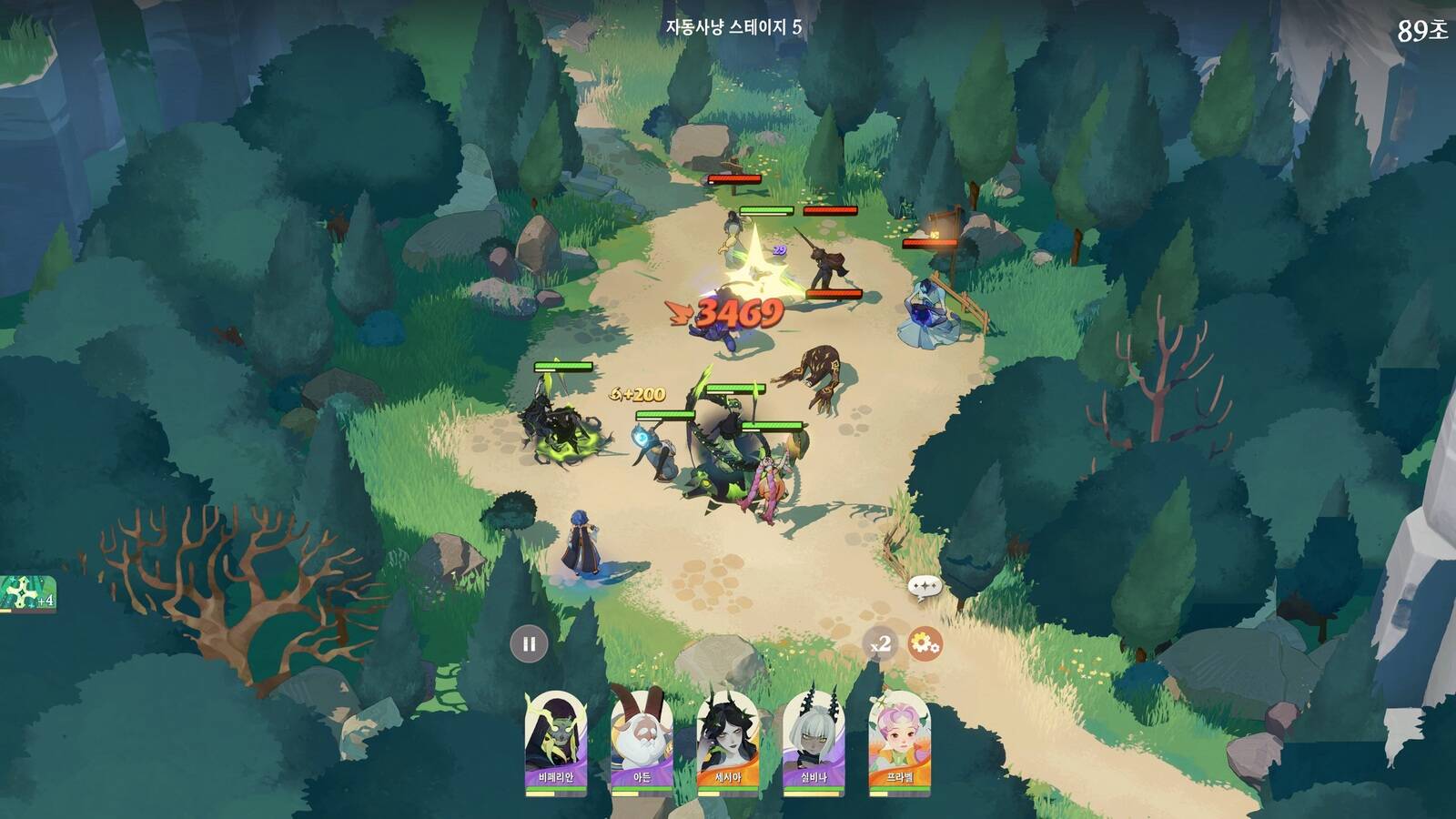
Task: Select the 아든 hero card
Action: pos(642,742)
